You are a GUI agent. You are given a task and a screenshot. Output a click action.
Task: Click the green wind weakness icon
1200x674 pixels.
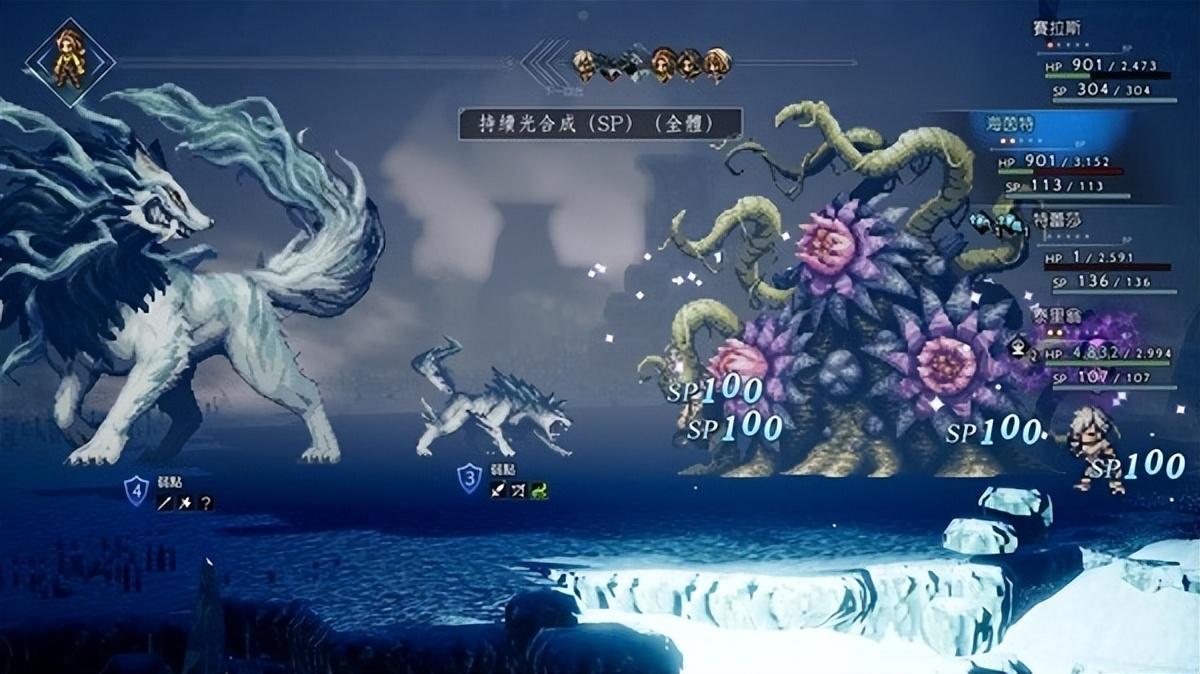tap(540, 490)
